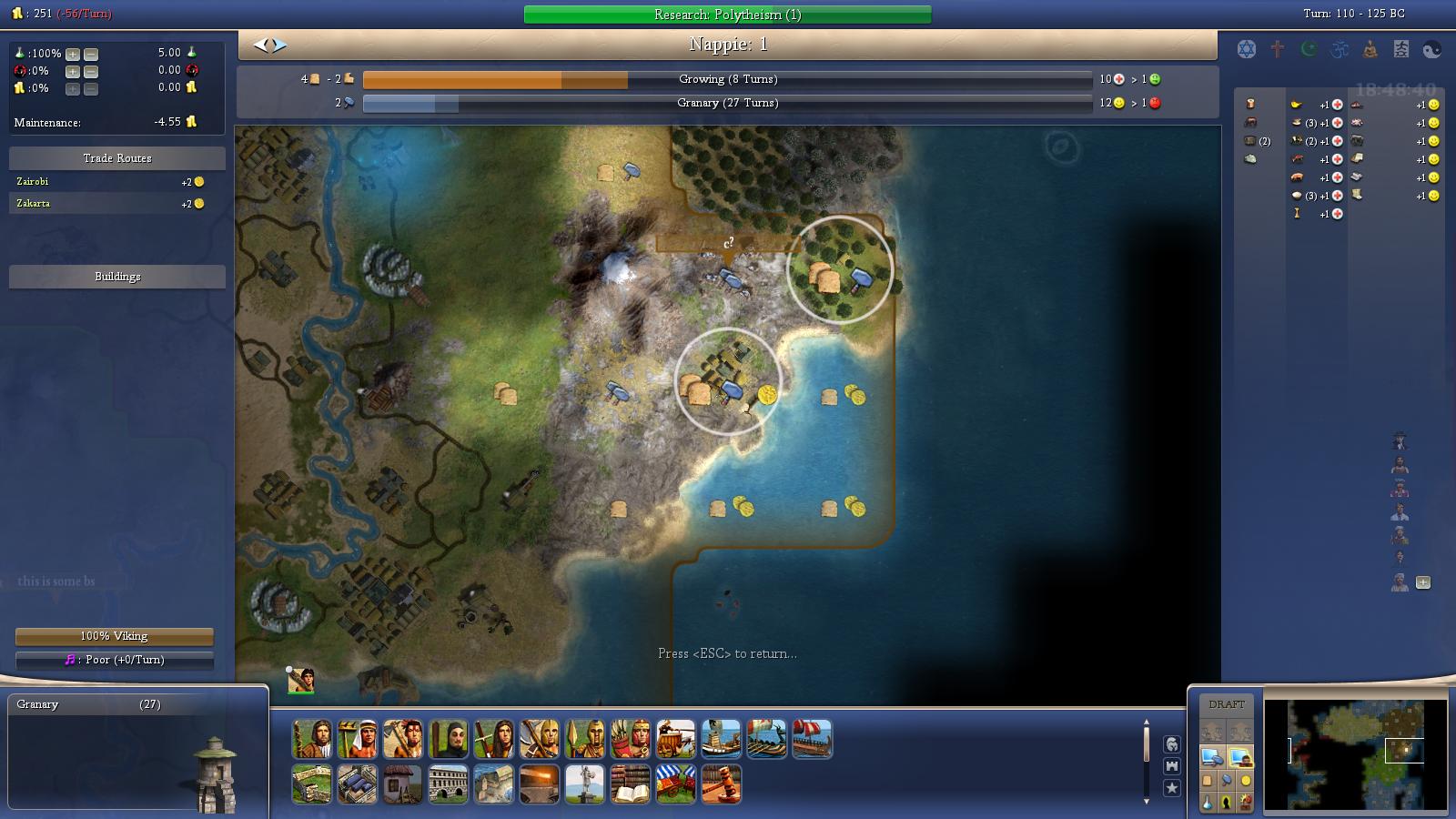Click the star icon below the camera icon

coord(1171,788)
